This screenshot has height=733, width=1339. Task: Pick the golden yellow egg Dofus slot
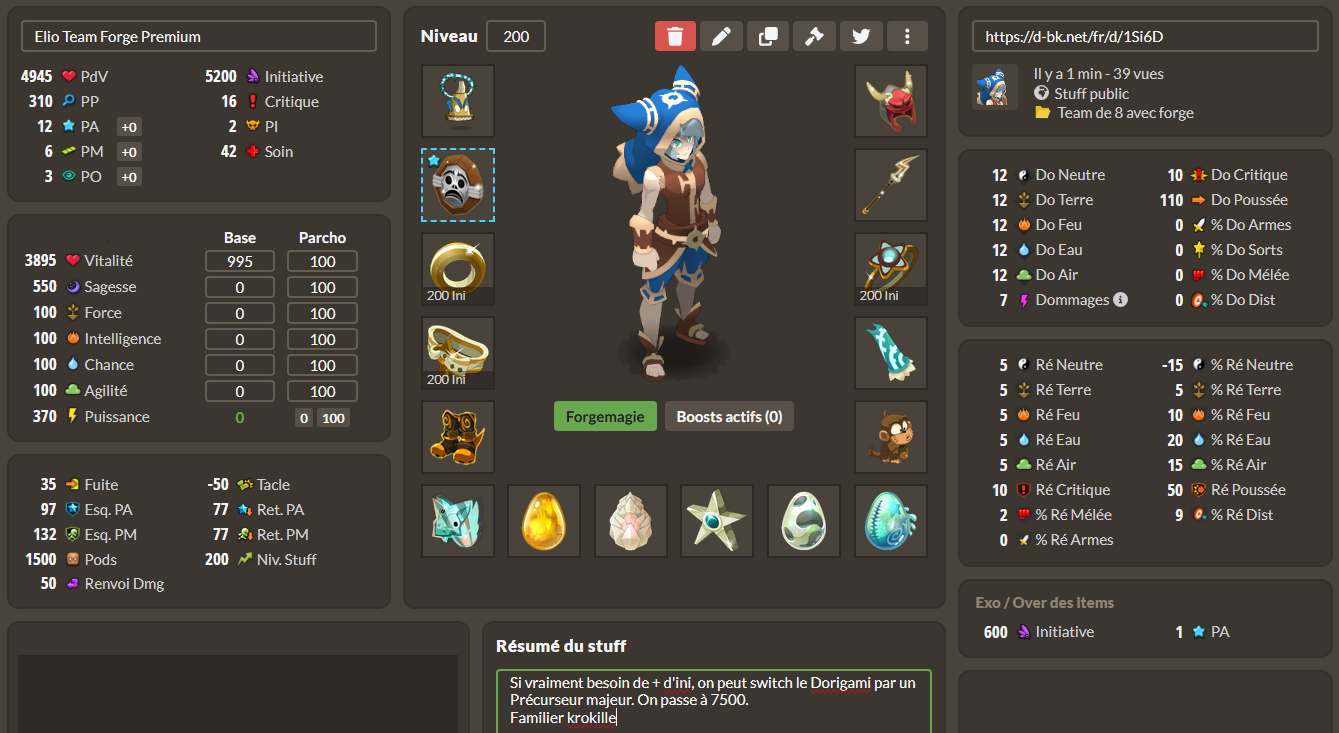544,521
